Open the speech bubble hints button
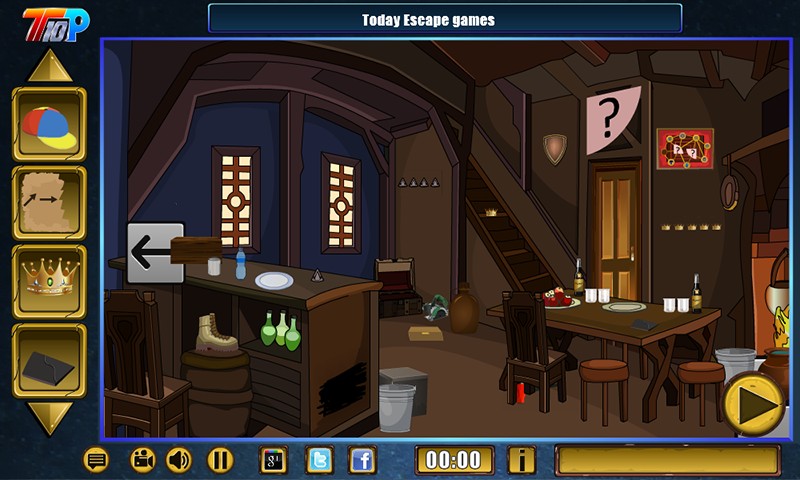The width and height of the screenshot is (800, 480). click(97, 460)
